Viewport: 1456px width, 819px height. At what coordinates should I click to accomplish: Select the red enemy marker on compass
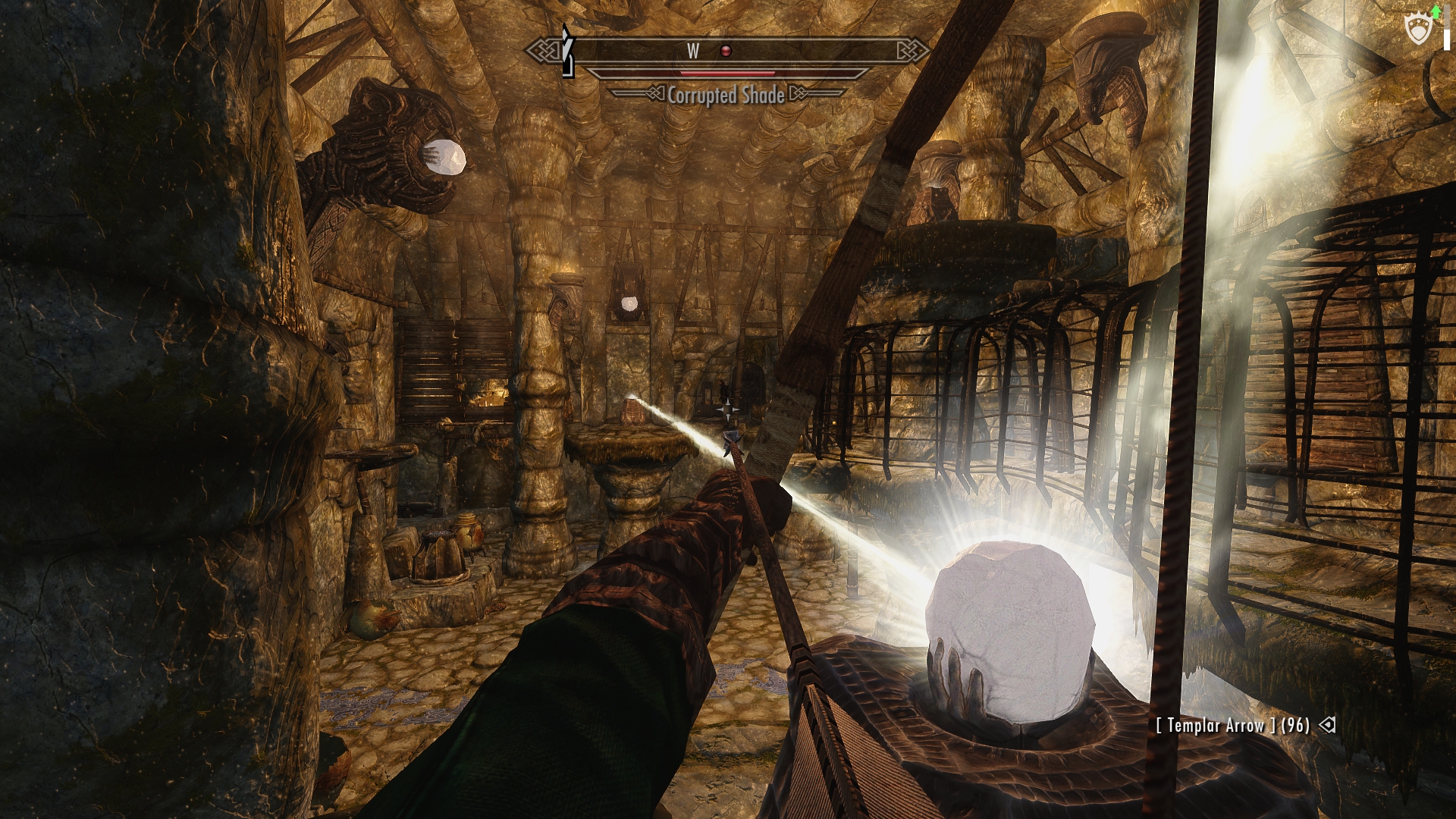726,51
